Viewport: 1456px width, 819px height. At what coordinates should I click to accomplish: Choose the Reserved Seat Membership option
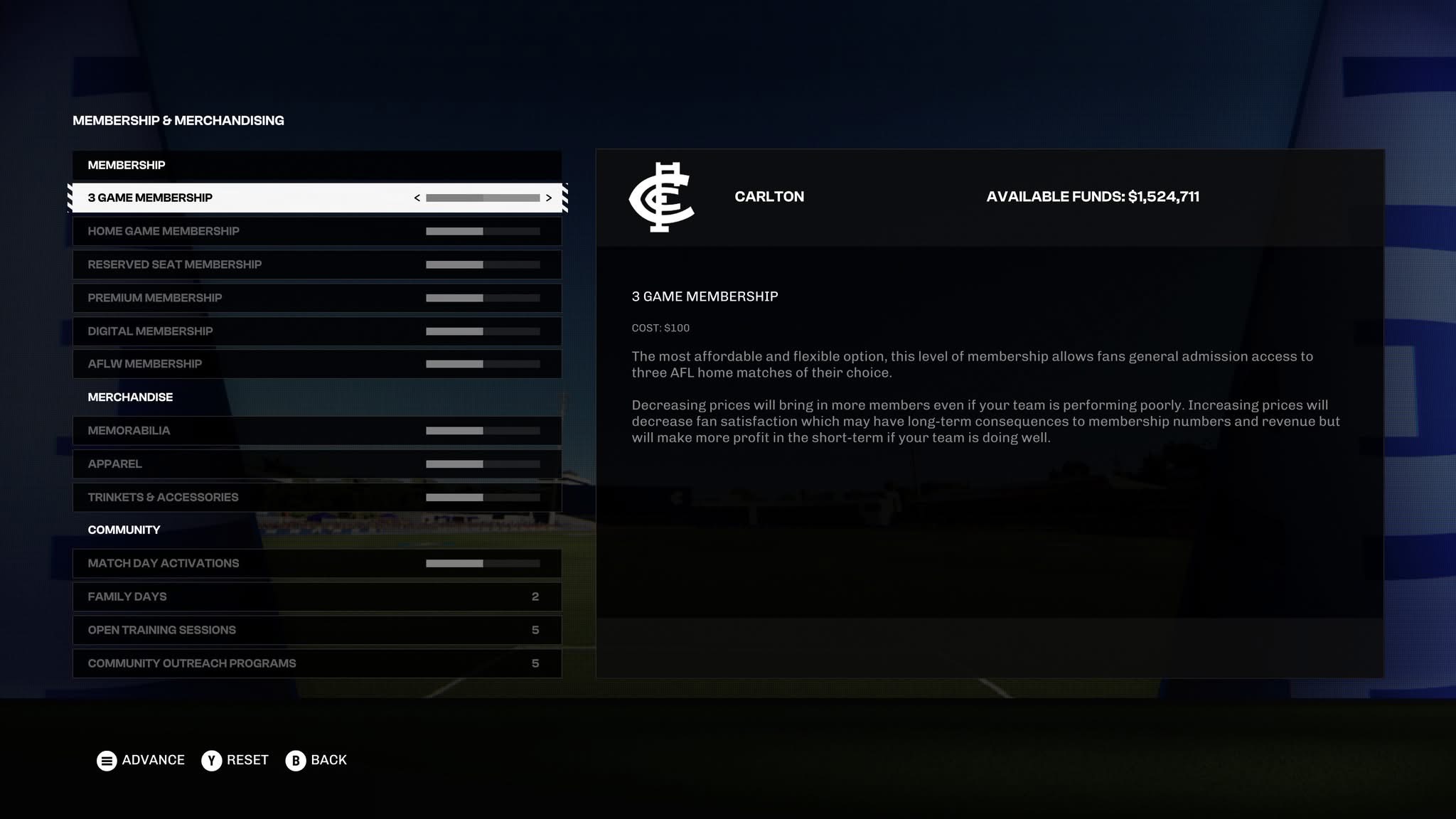pyautogui.click(x=213, y=264)
